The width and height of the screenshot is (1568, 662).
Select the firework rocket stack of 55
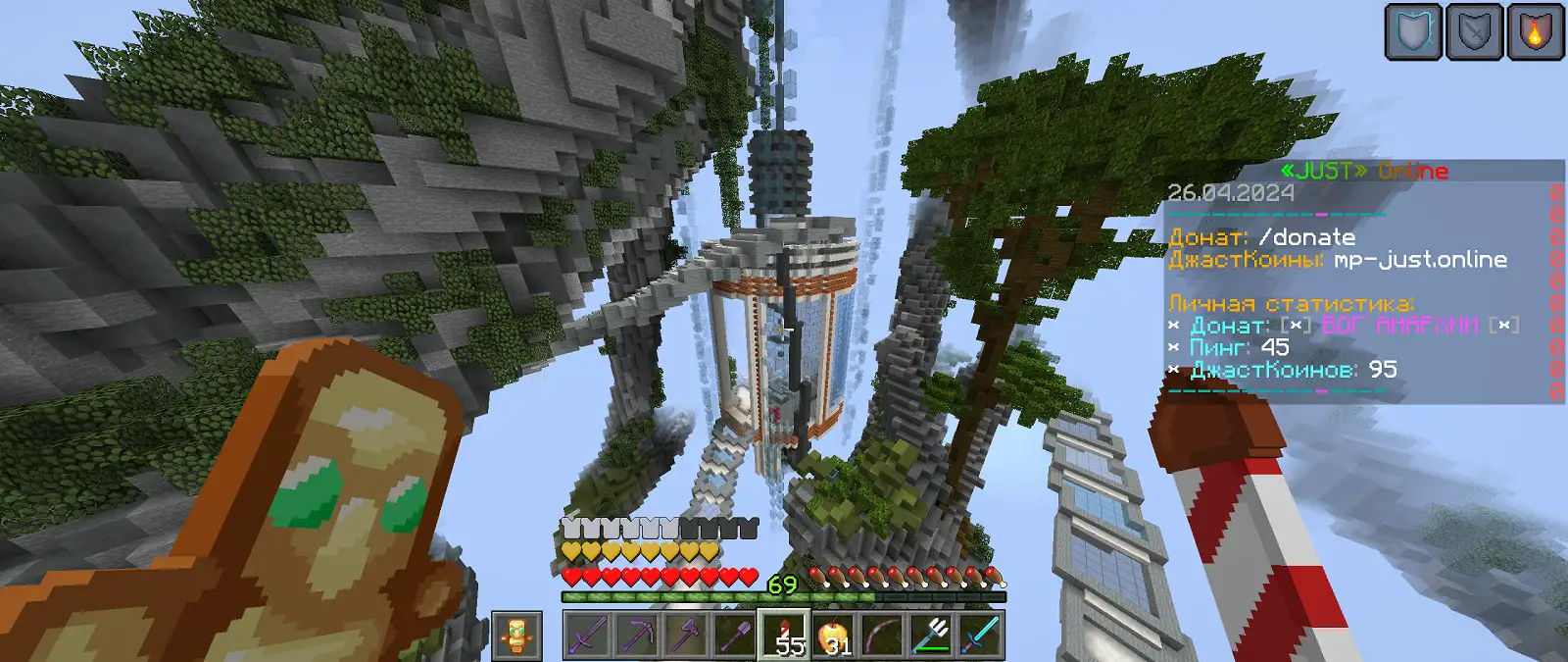click(785, 636)
